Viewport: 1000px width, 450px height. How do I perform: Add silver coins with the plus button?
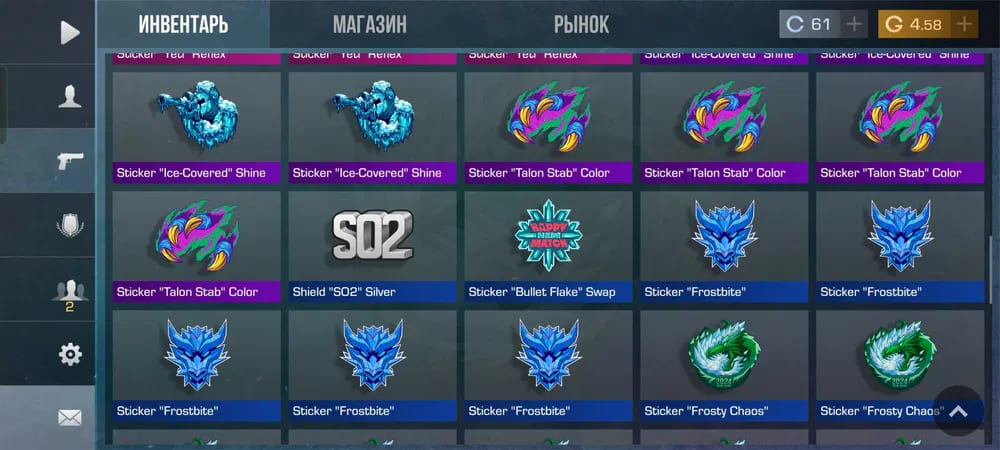(854, 24)
